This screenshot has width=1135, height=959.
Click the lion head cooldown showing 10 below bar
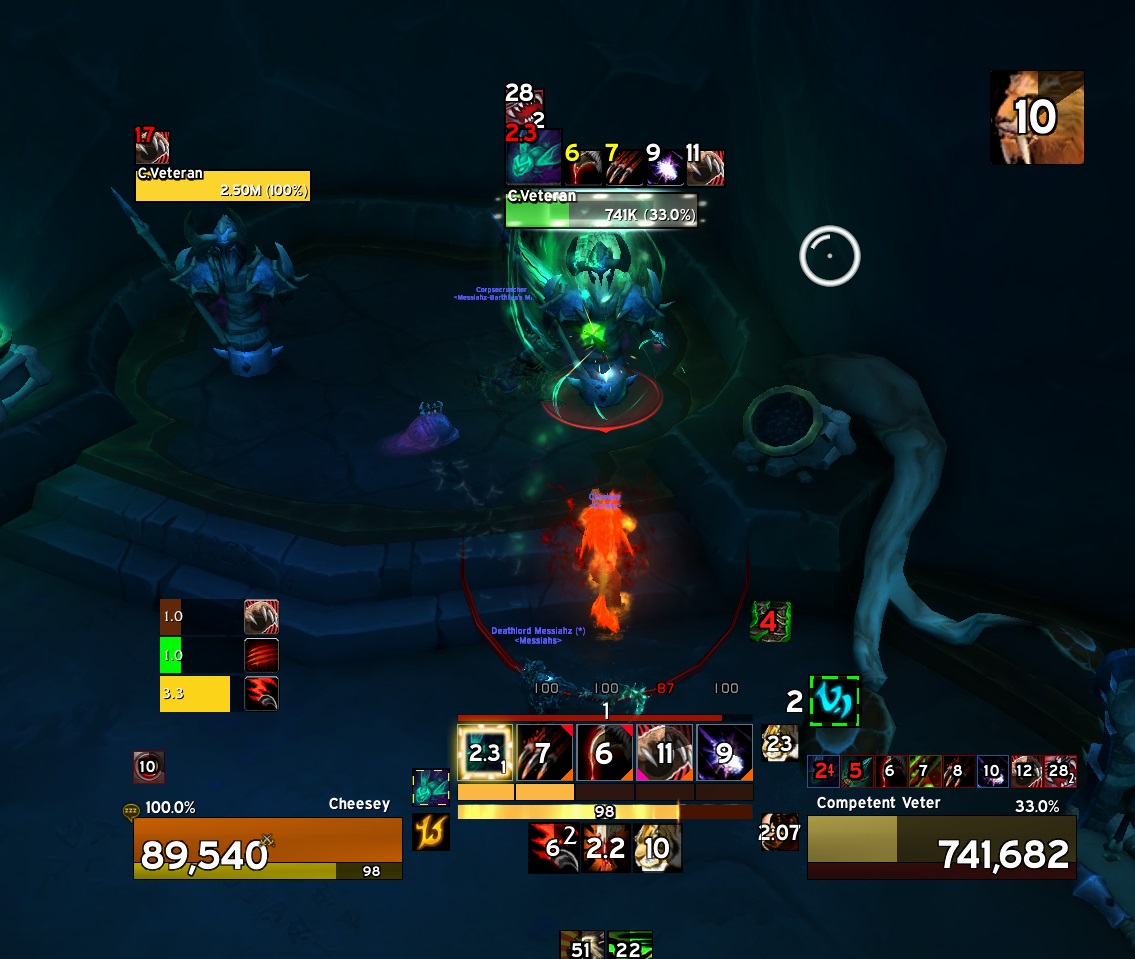pos(658,848)
